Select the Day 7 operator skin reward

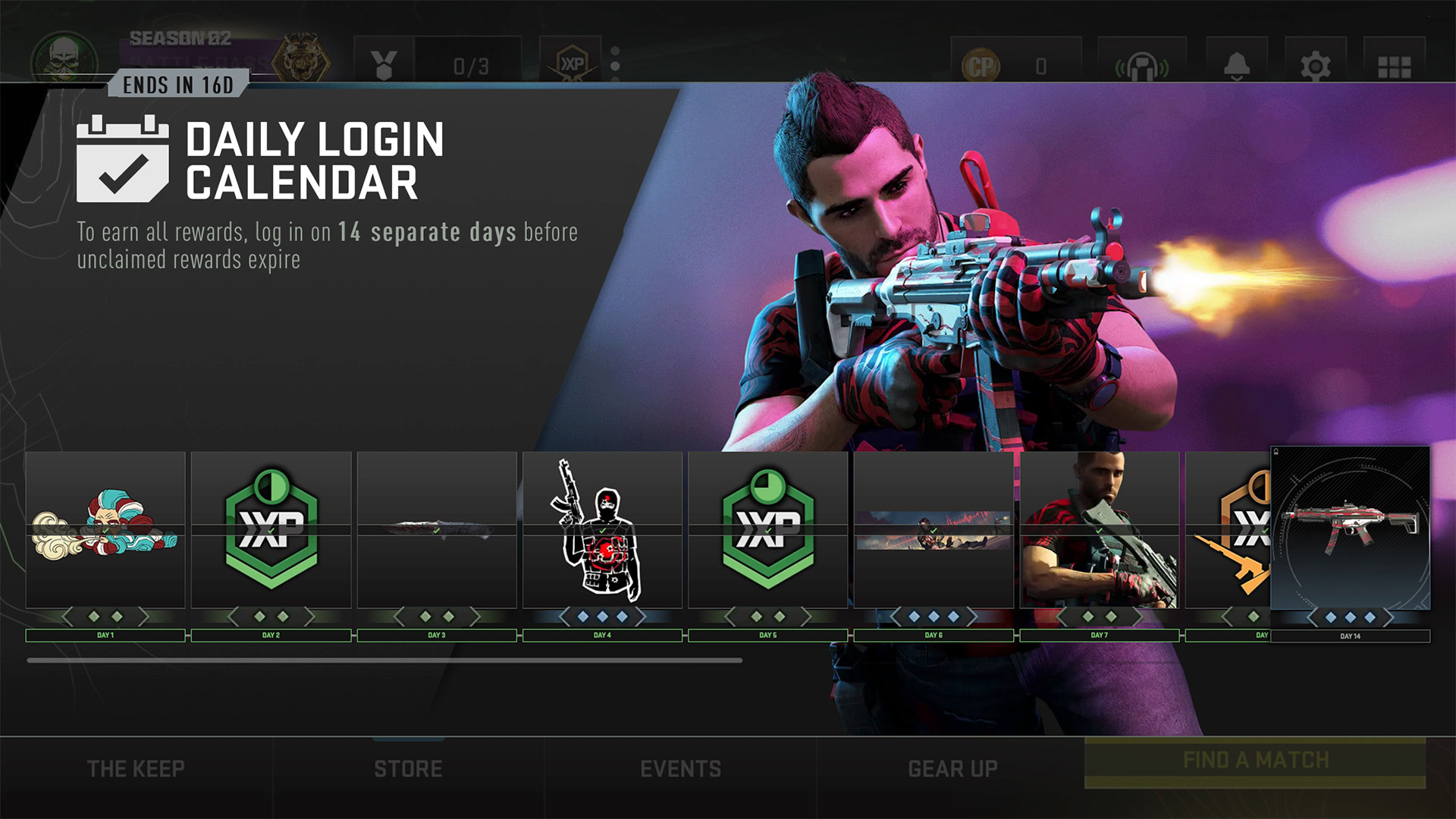pos(1099,530)
